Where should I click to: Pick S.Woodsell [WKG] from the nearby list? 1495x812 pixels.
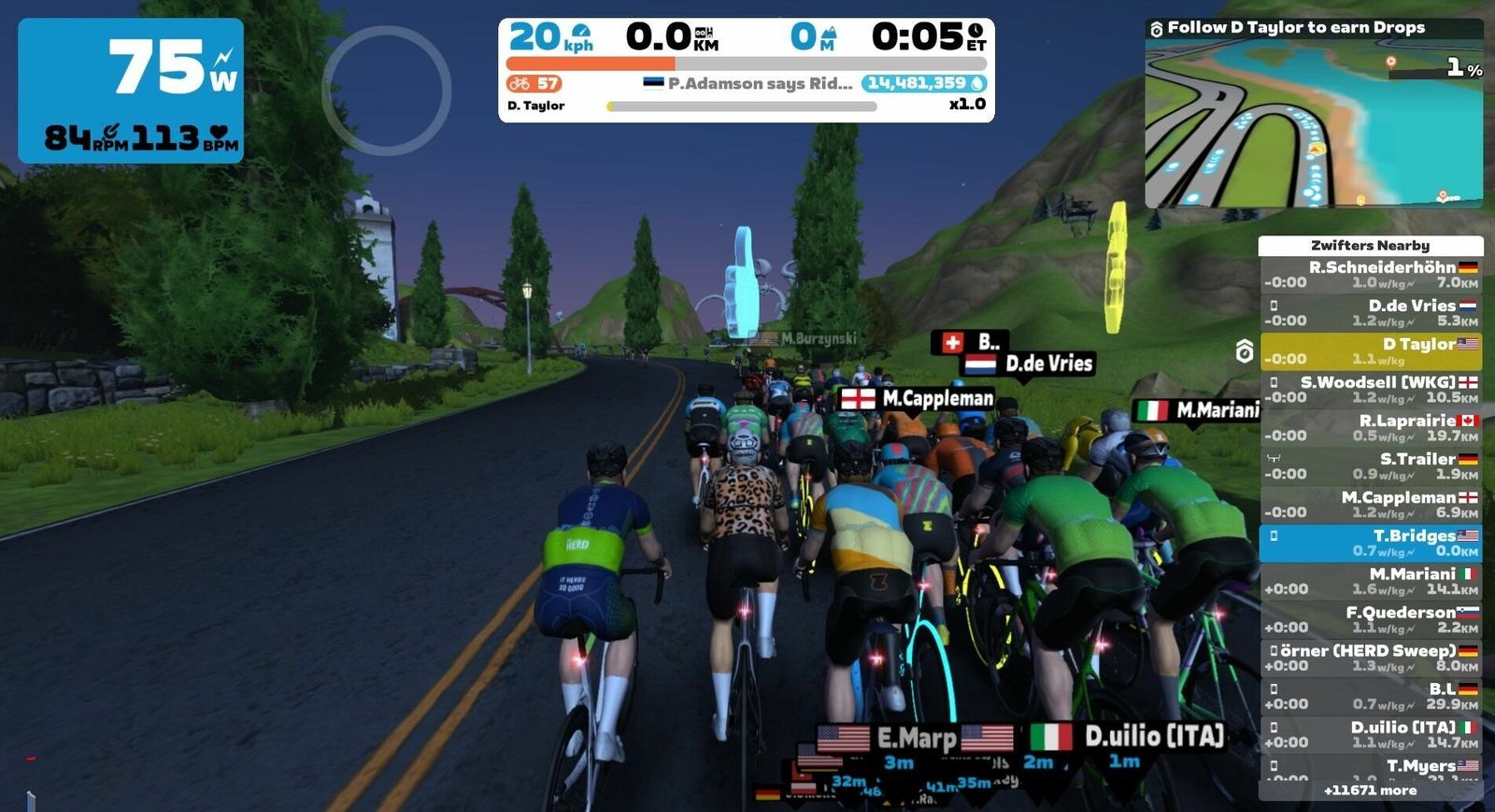click(x=1371, y=390)
